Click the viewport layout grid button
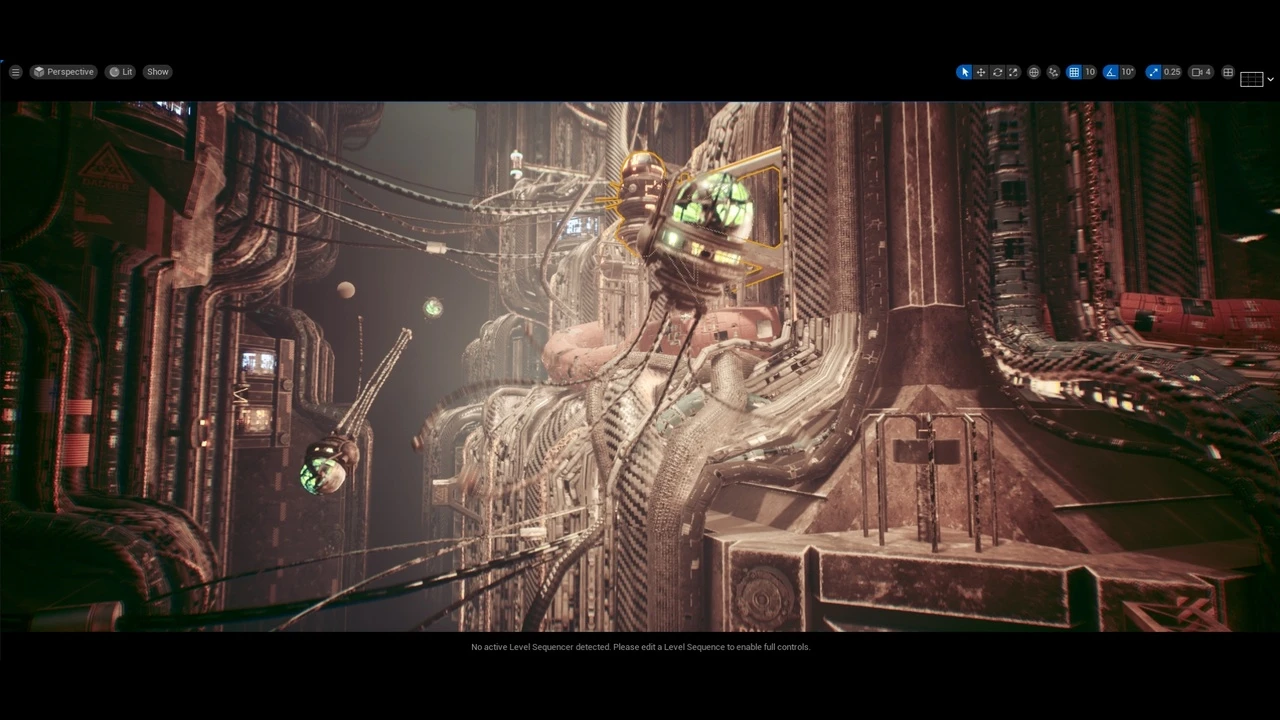 [1228, 72]
